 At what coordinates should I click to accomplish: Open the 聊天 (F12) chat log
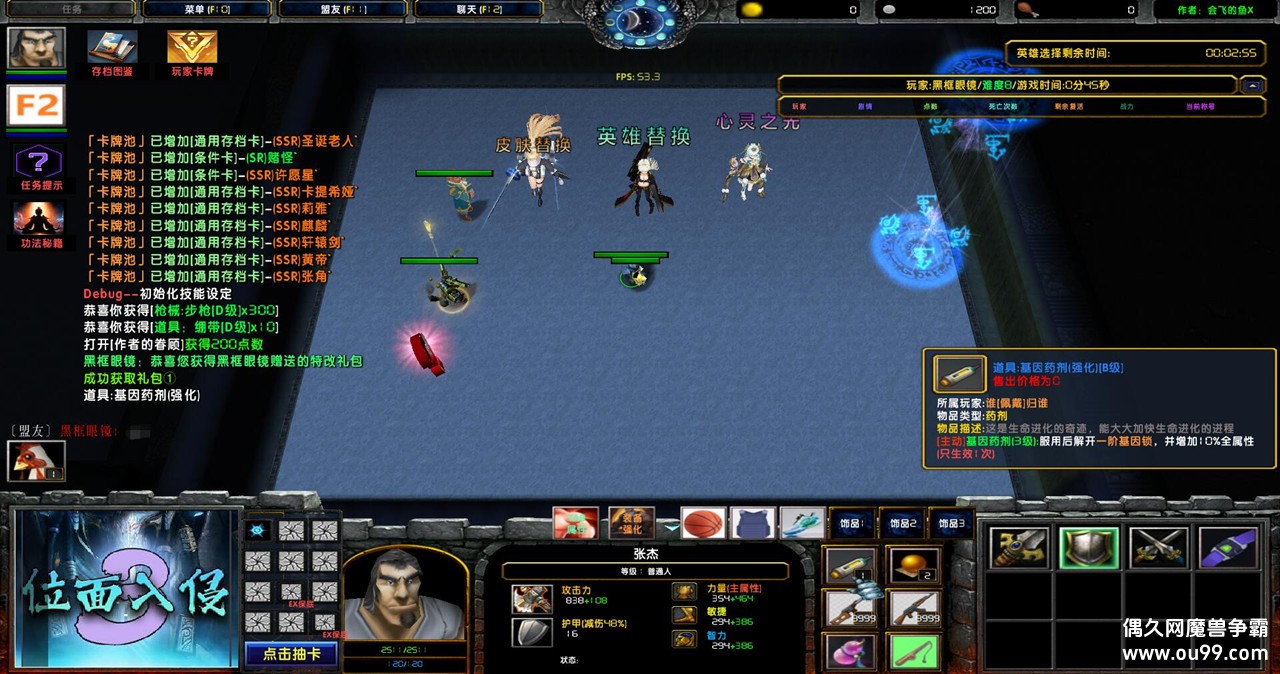[479, 9]
